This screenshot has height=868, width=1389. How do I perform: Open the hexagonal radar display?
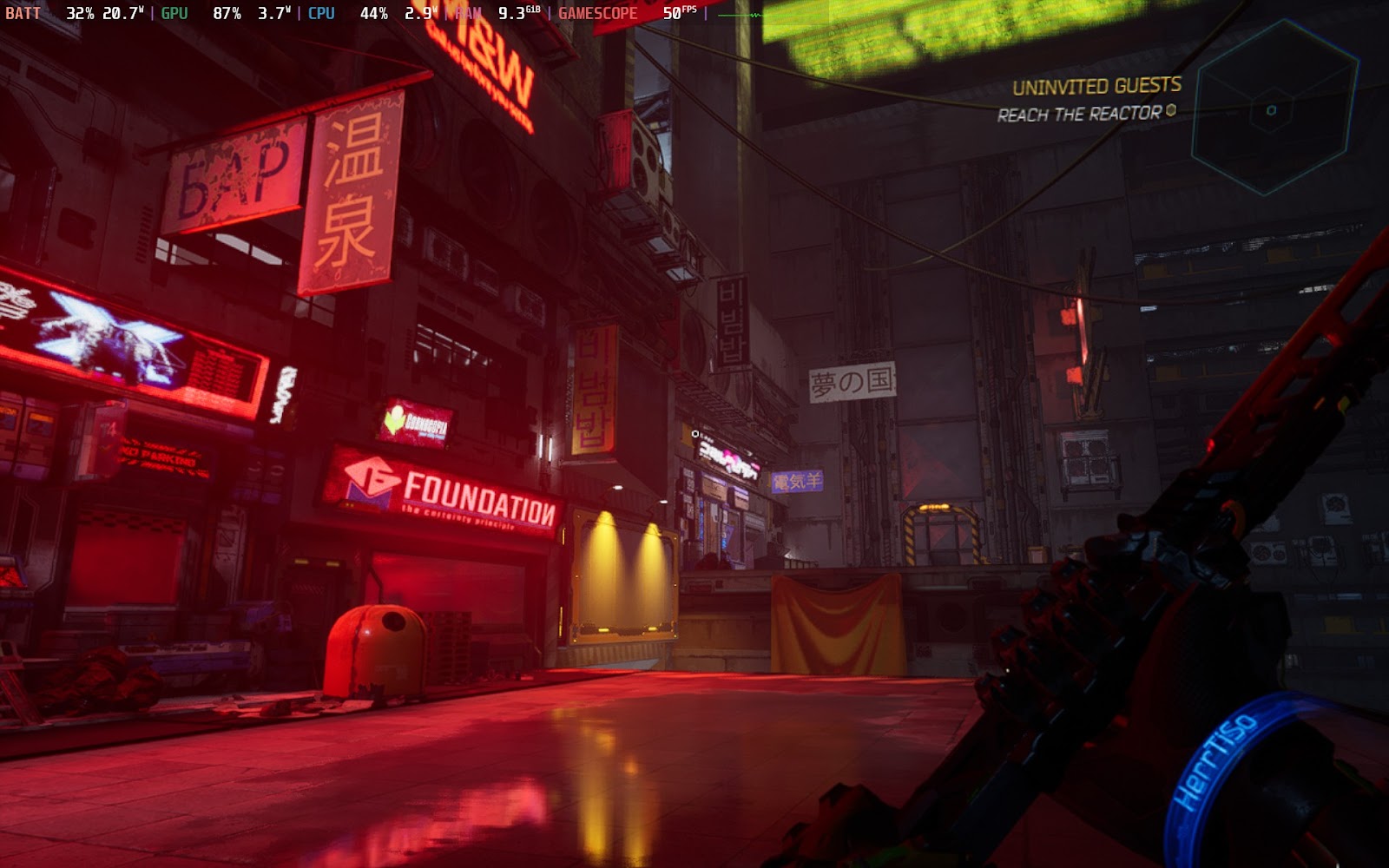click(x=1274, y=108)
